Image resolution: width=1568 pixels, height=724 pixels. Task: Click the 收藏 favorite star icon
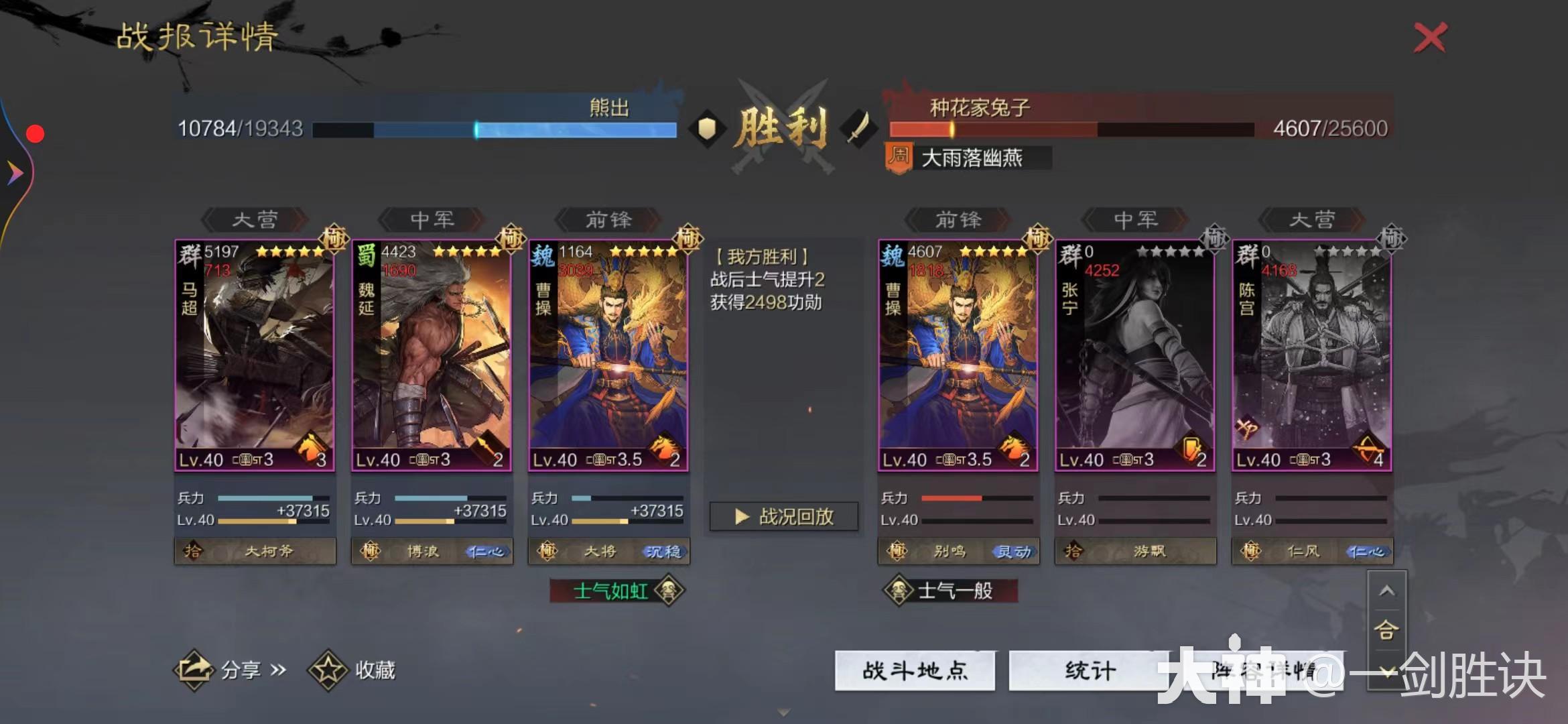[328, 670]
